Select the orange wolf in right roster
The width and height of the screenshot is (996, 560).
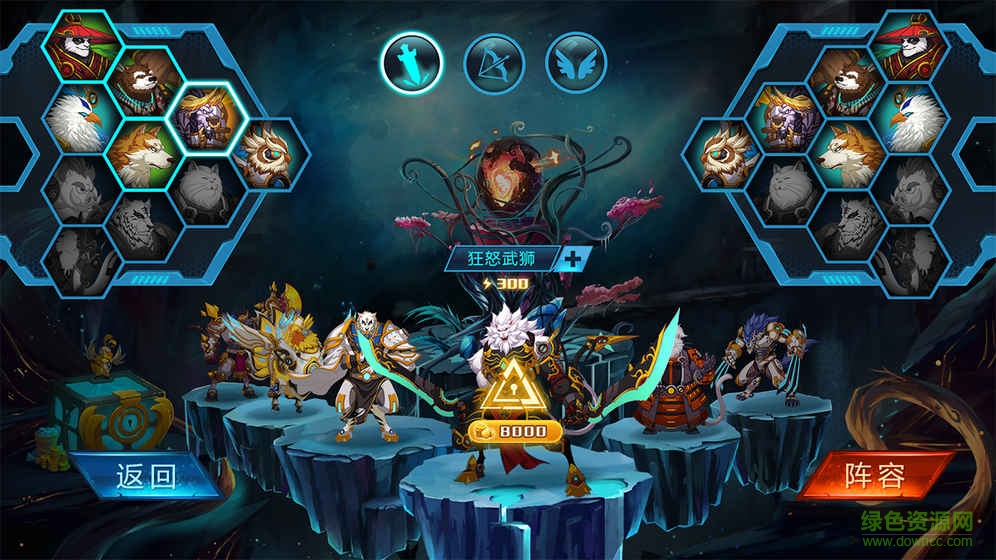[x=846, y=153]
